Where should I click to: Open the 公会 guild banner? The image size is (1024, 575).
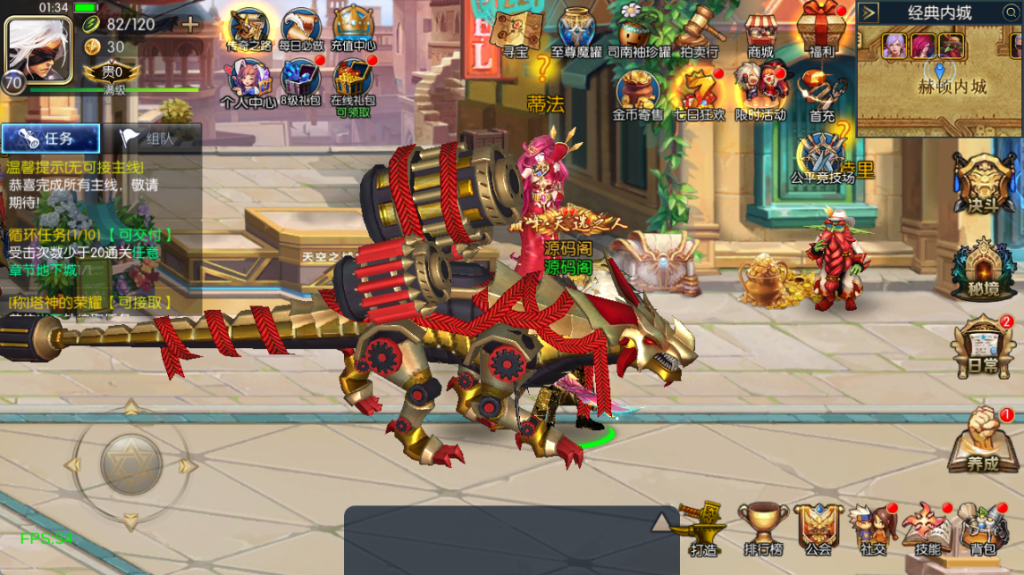(819, 527)
